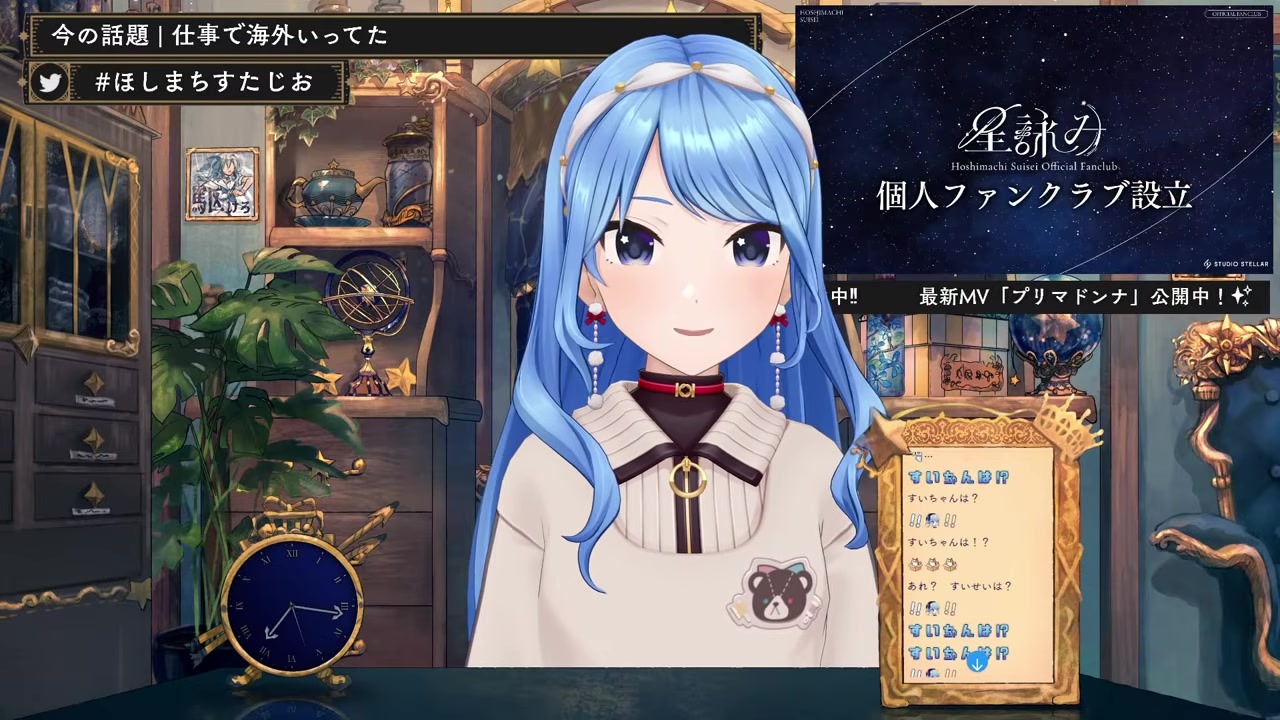Click the 今の話題 topic banner

tap(220, 36)
